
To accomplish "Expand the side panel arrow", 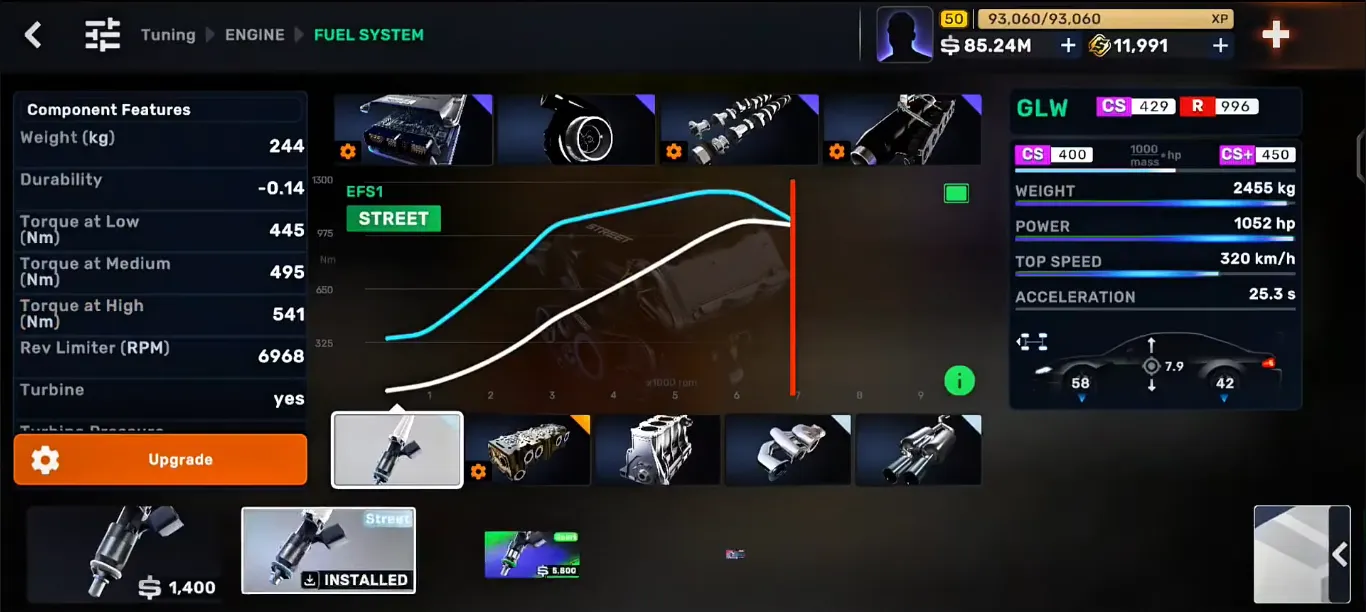I will coord(1340,554).
